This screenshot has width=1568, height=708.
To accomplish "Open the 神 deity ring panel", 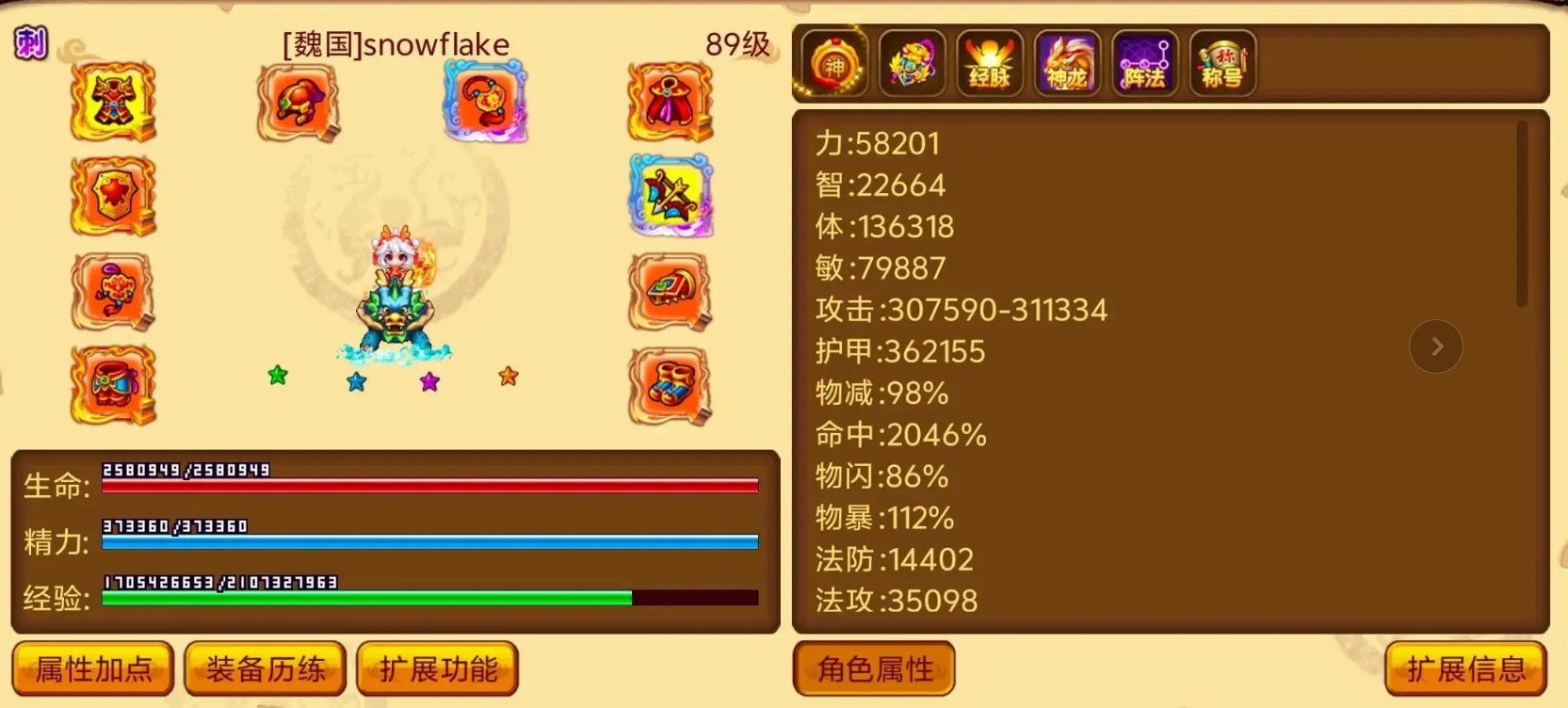I will pos(833,64).
